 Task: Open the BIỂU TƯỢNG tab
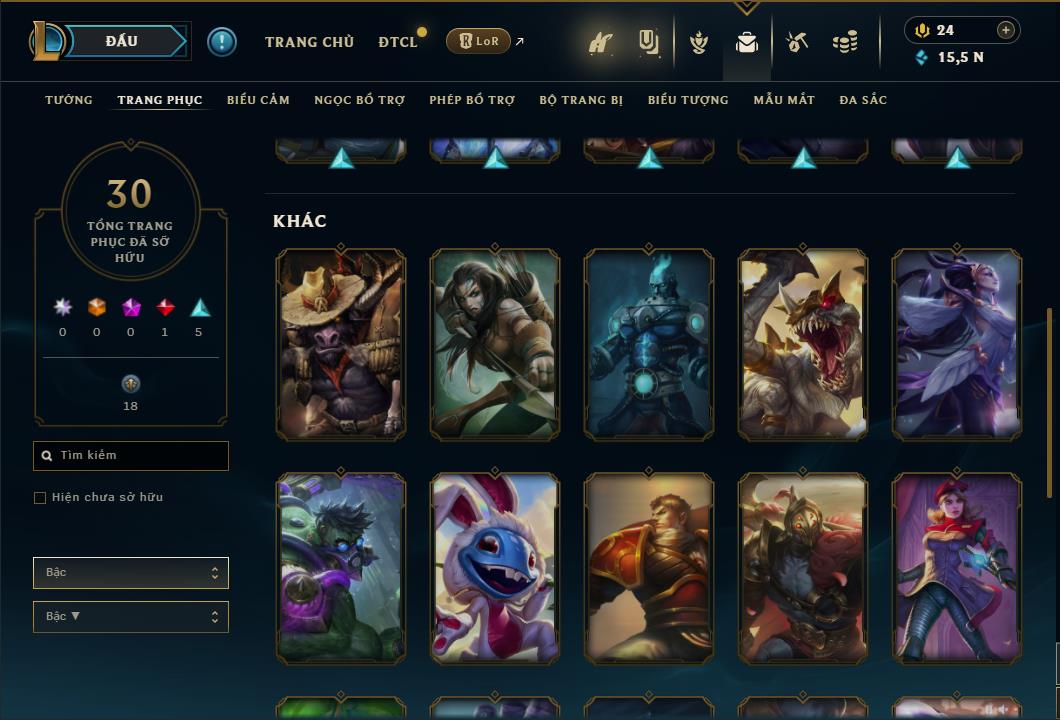tap(688, 100)
